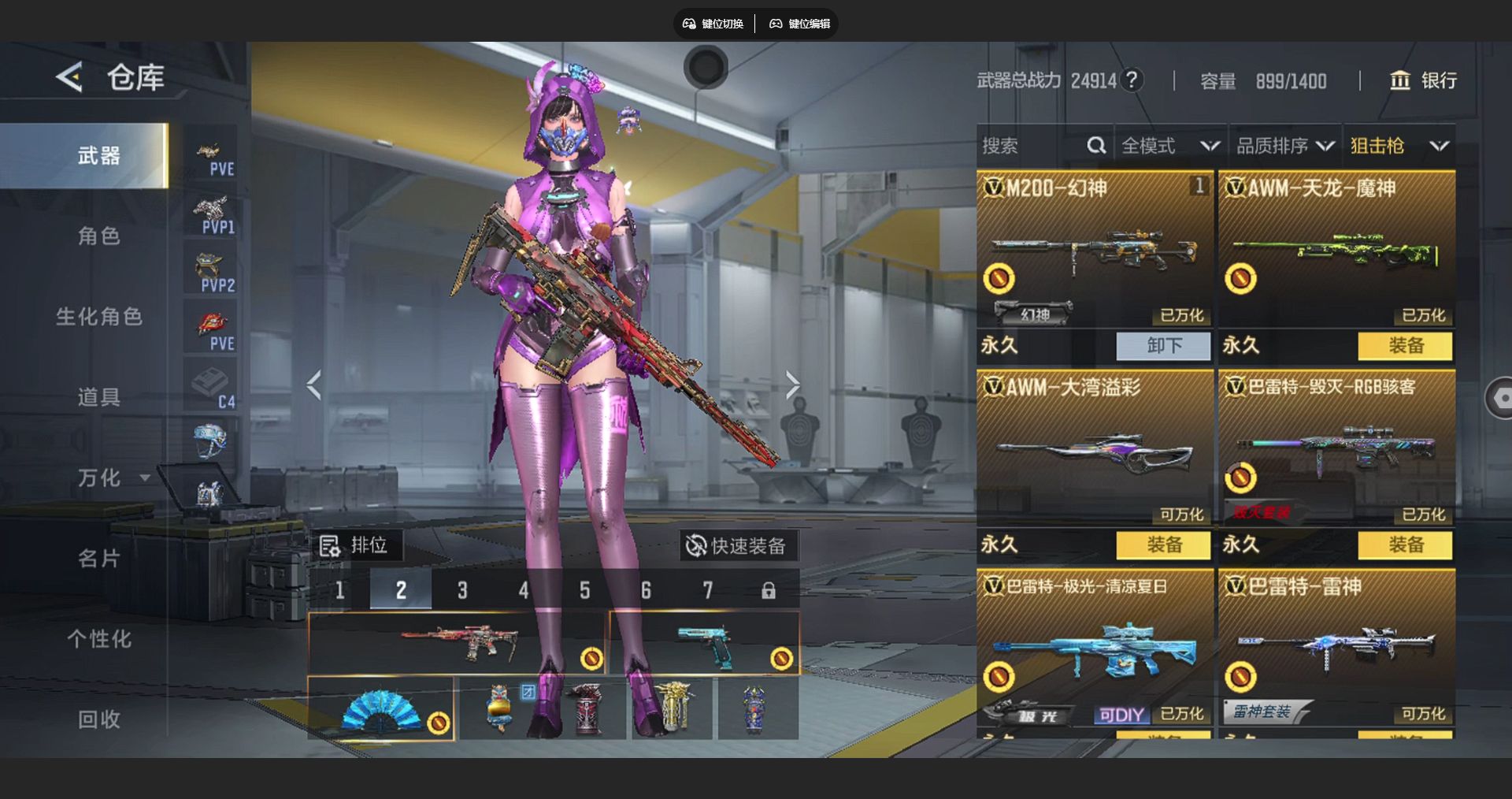The height and width of the screenshot is (799, 1512).
Task: Select the 道具 items tab
Action: pos(98,397)
